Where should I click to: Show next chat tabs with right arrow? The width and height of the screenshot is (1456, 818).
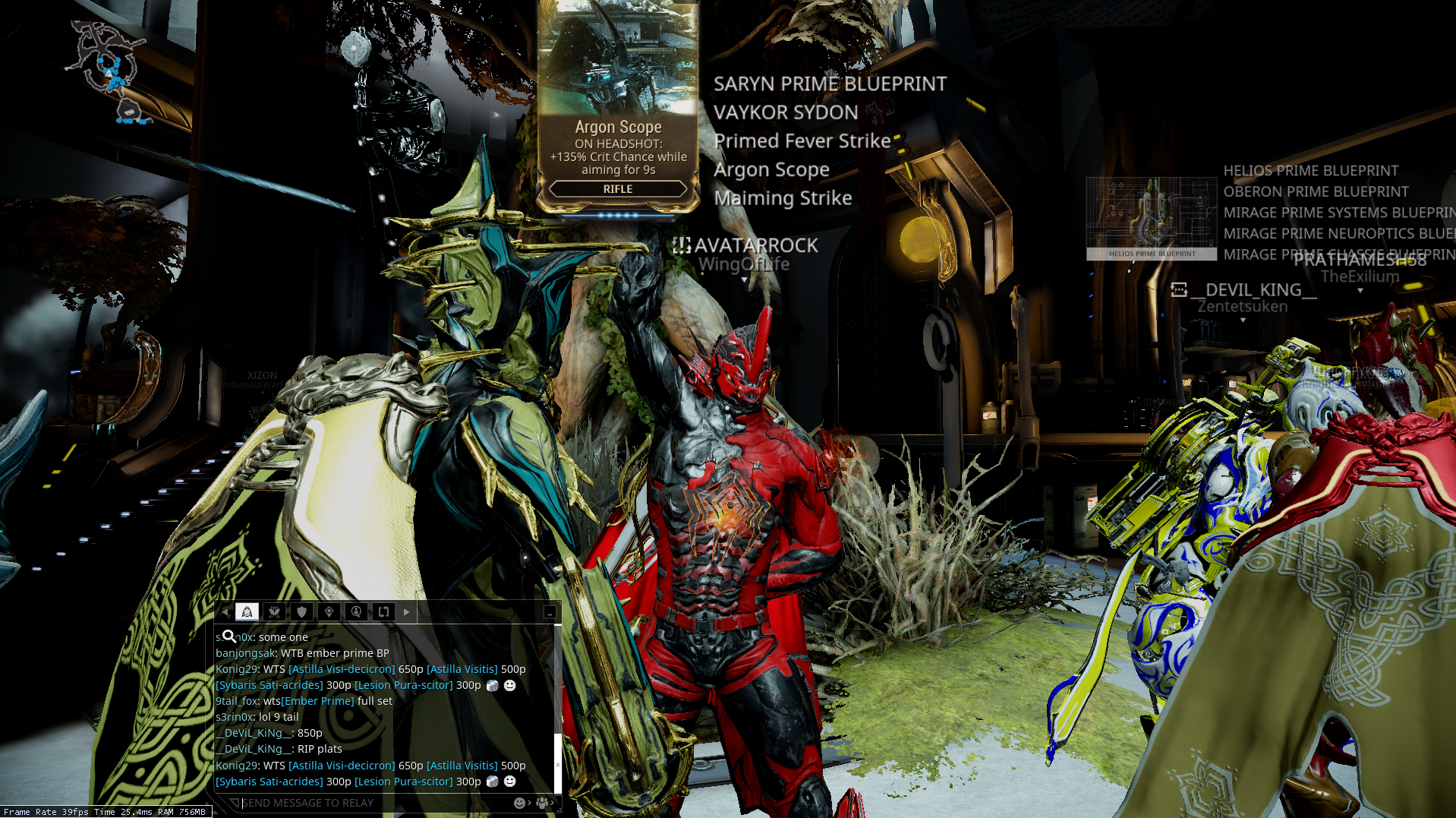[407, 612]
